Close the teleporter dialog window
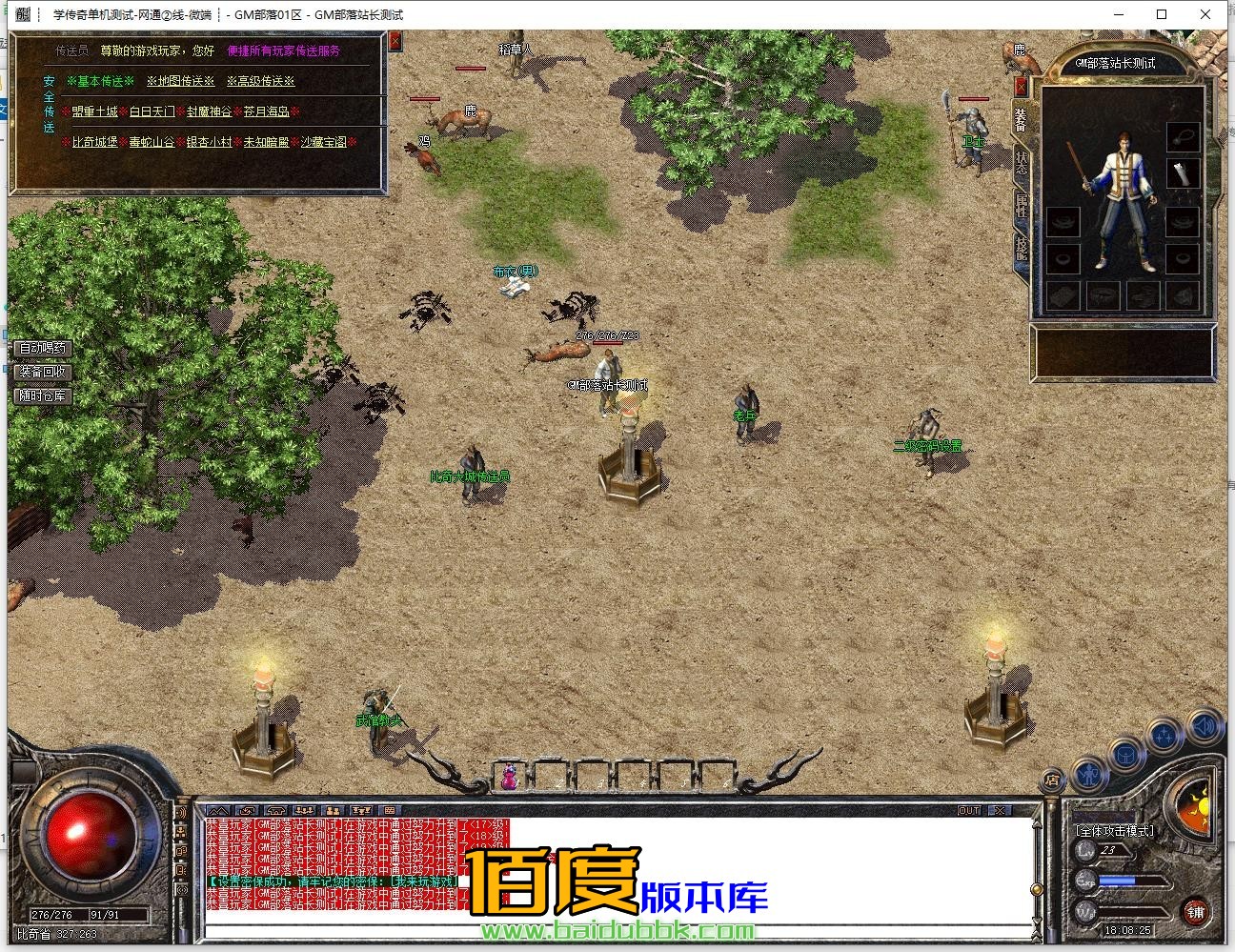This screenshot has height=952, width=1235. [395, 43]
